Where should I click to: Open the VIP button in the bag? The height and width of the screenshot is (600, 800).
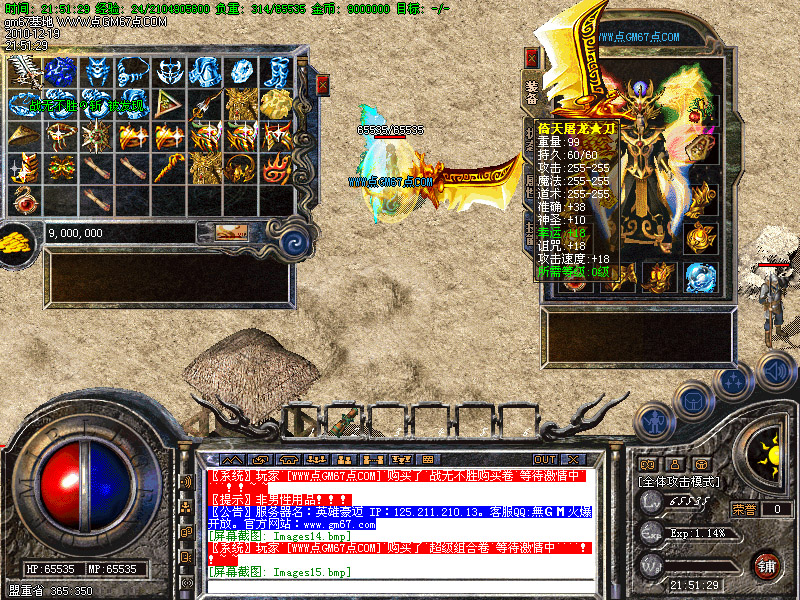pyautogui.click(x=231, y=233)
